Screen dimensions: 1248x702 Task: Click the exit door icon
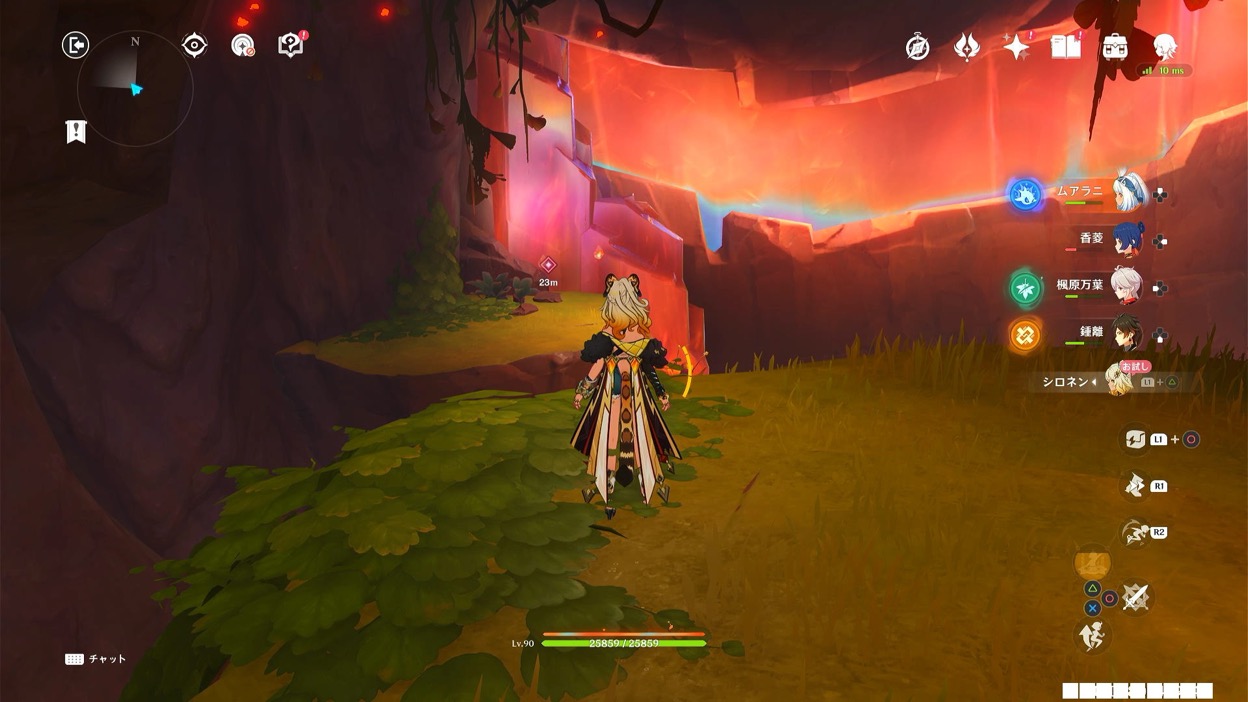[75, 45]
